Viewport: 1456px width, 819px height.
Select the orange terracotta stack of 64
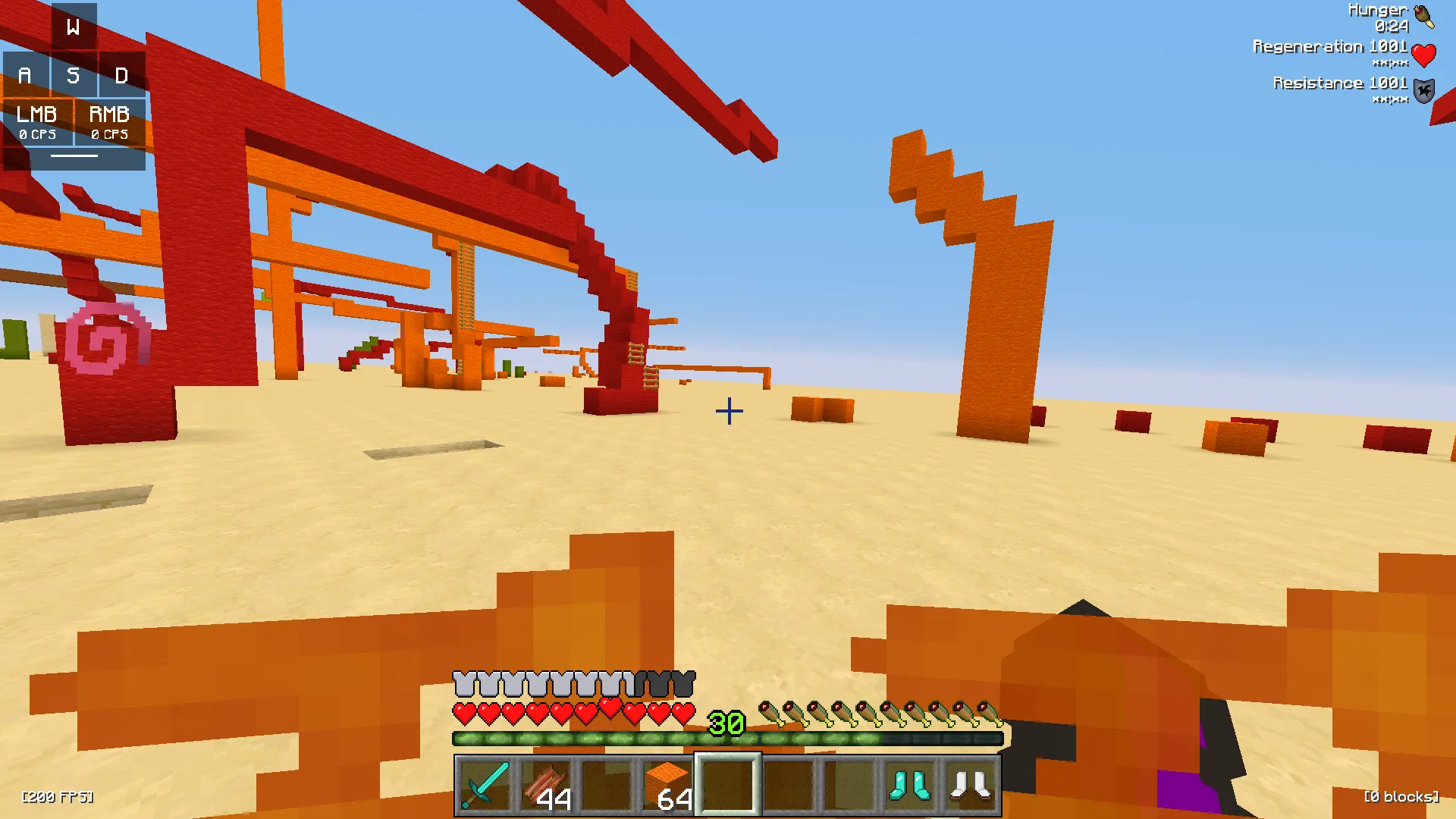(667, 785)
